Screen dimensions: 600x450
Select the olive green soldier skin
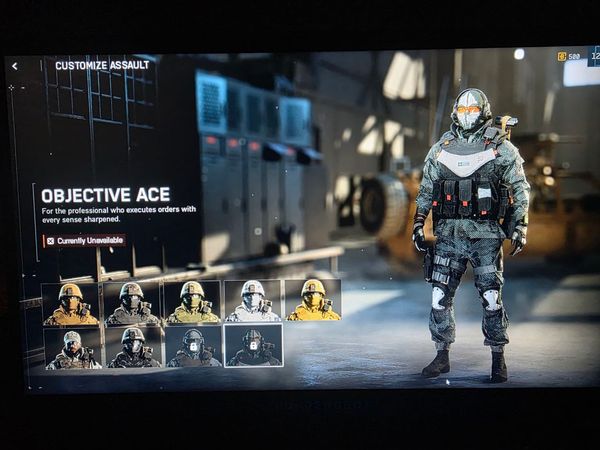(192, 301)
